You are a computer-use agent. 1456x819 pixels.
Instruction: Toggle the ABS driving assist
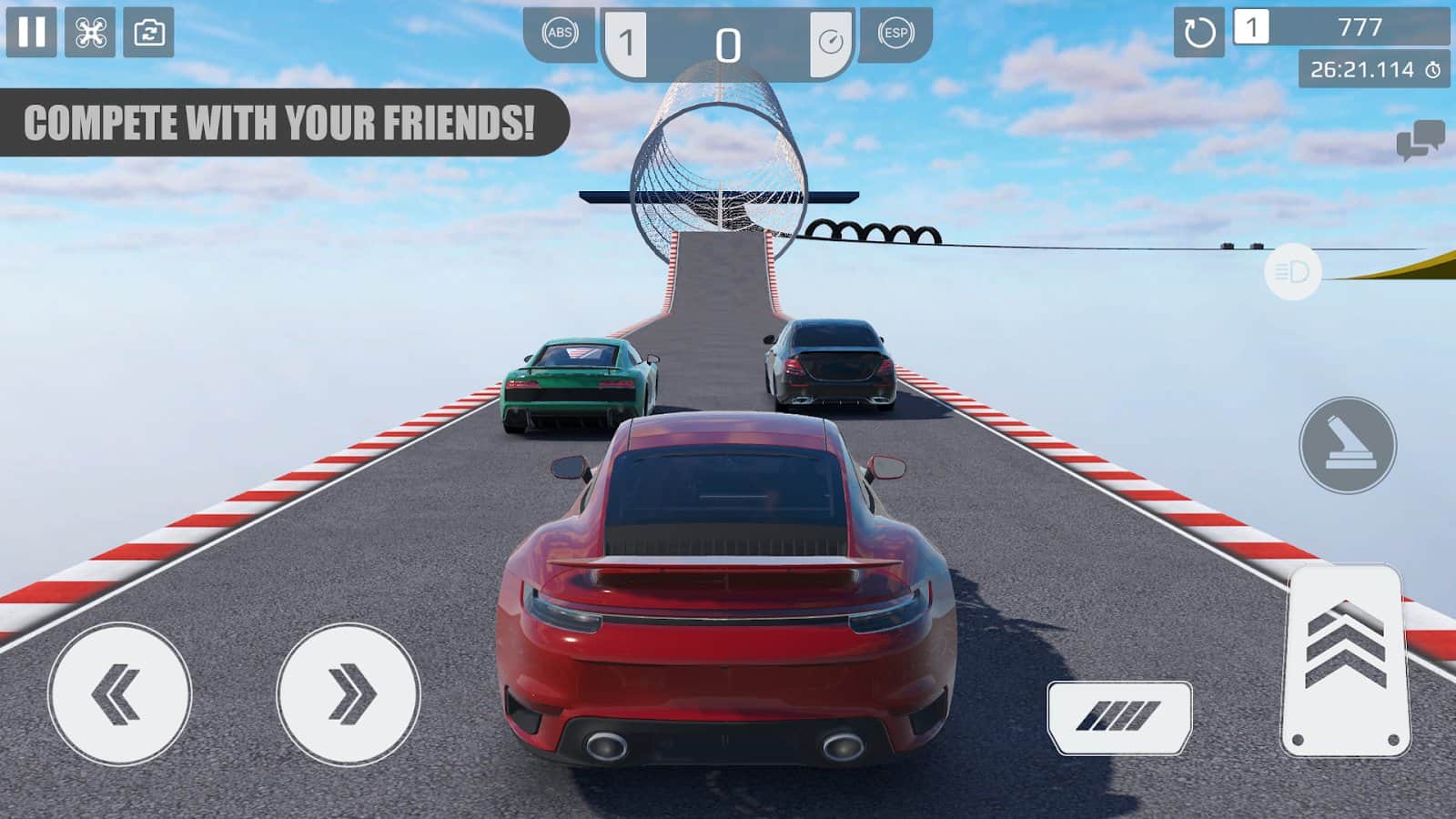(x=561, y=35)
